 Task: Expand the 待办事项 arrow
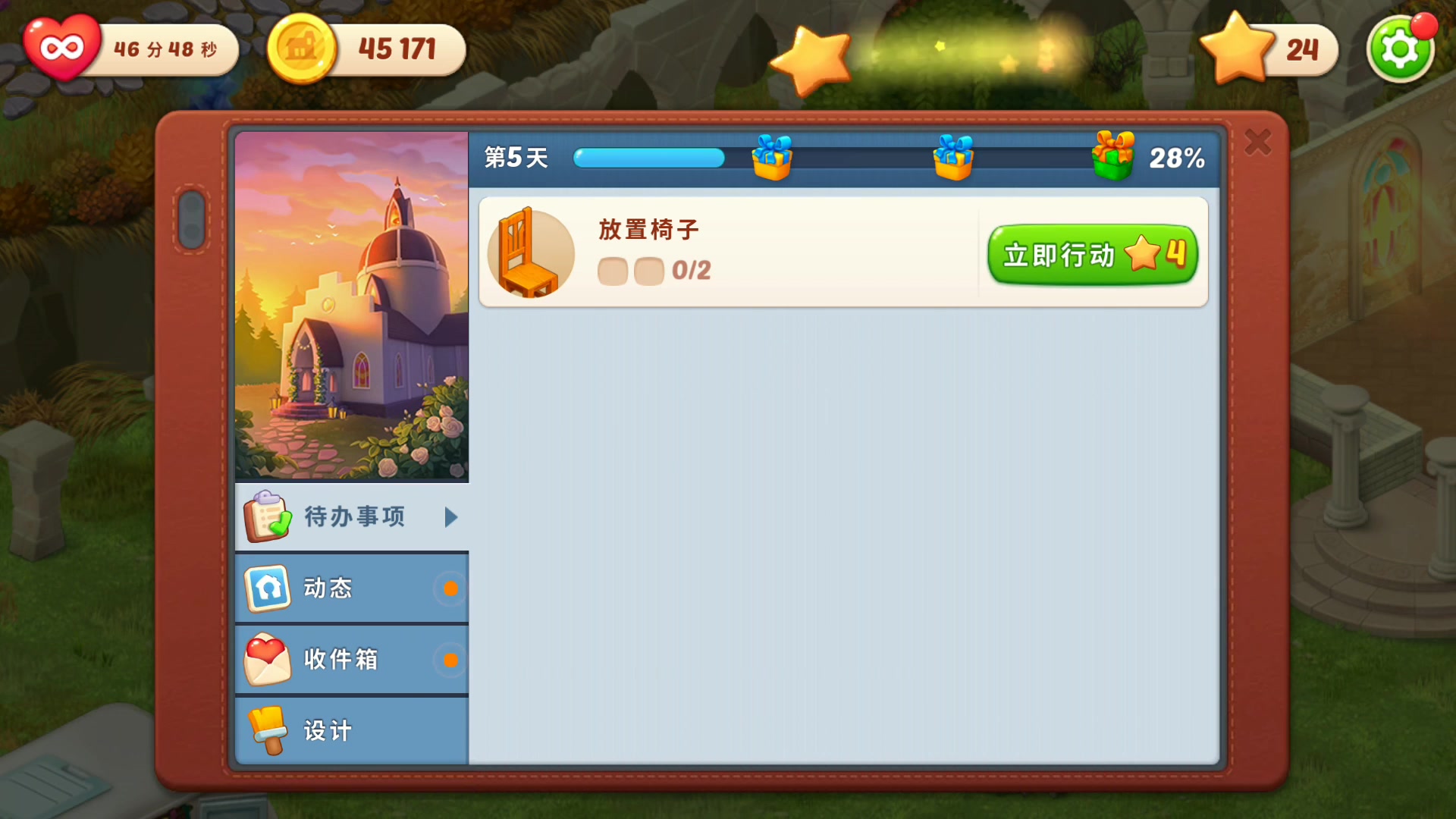click(452, 516)
